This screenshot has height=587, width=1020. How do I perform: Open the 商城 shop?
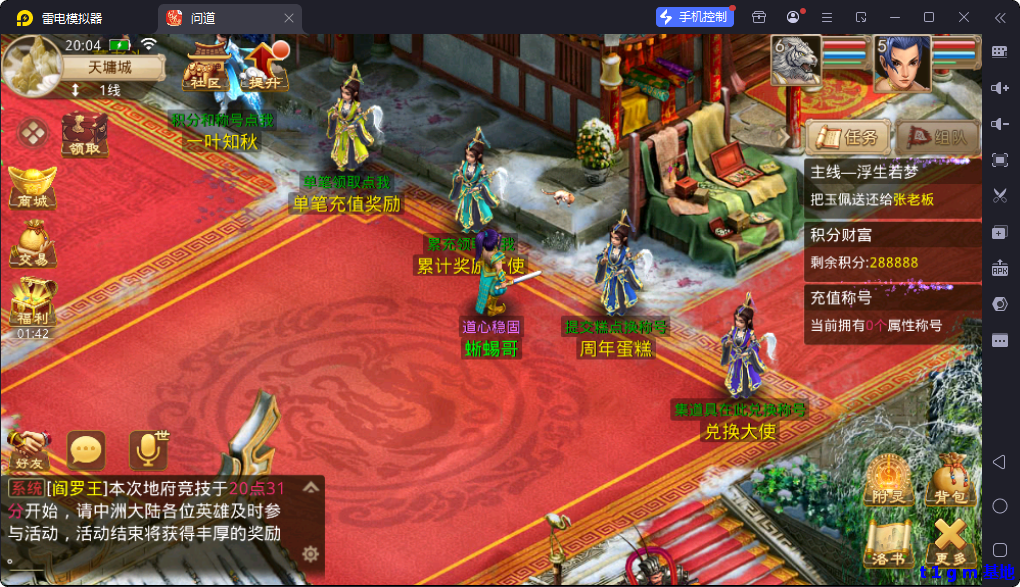pyautogui.click(x=31, y=187)
